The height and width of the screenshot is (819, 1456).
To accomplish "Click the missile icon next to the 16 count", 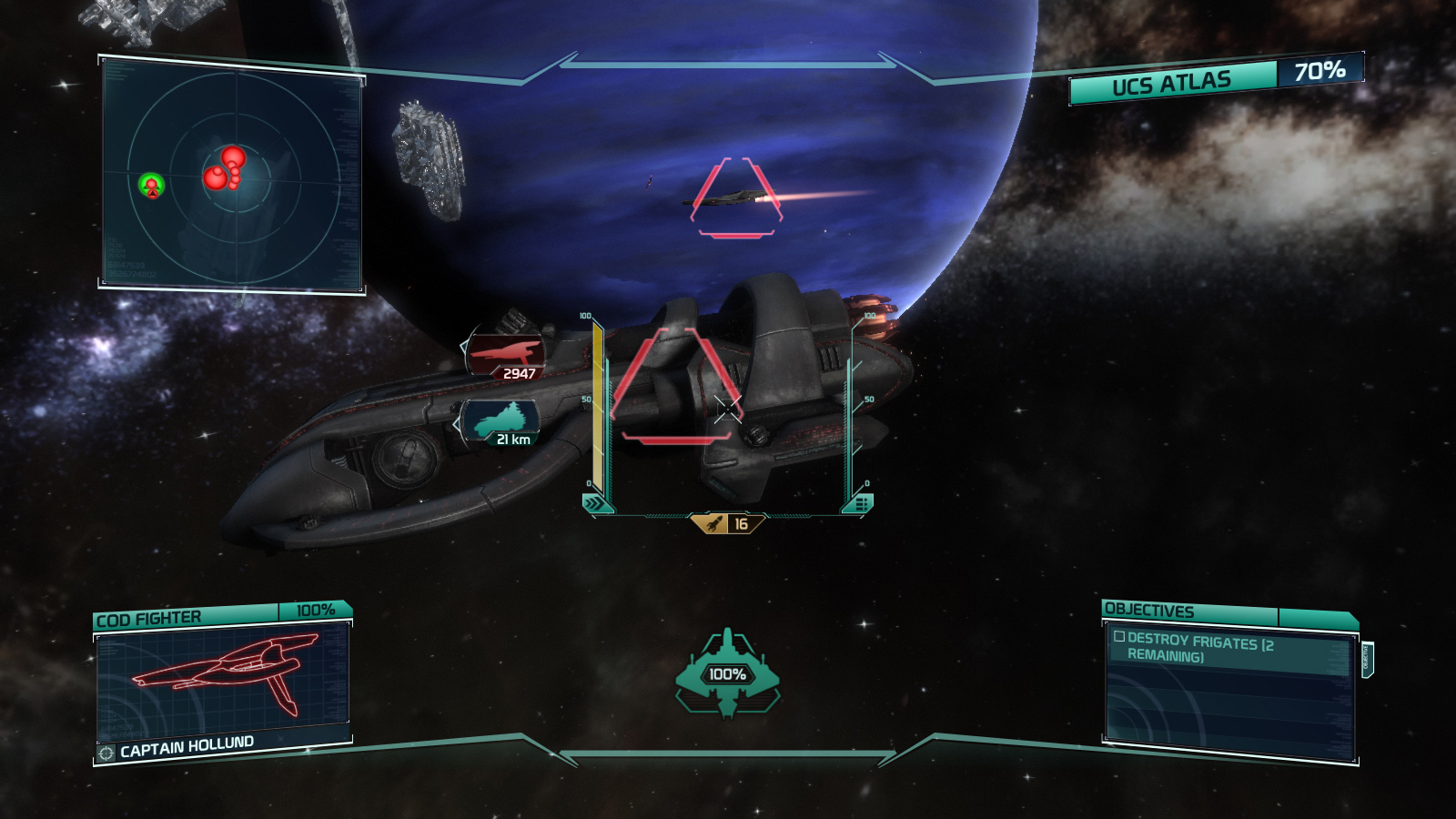I will 715,521.
